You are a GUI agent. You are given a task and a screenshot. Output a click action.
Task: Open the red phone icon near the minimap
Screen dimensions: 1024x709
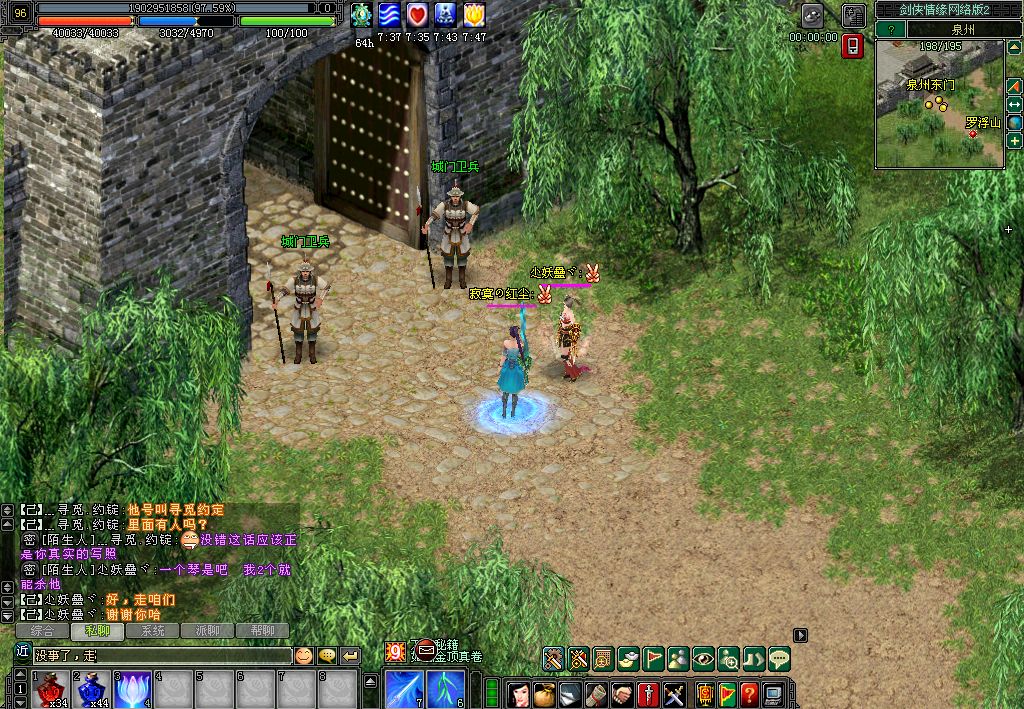click(x=852, y=46)
